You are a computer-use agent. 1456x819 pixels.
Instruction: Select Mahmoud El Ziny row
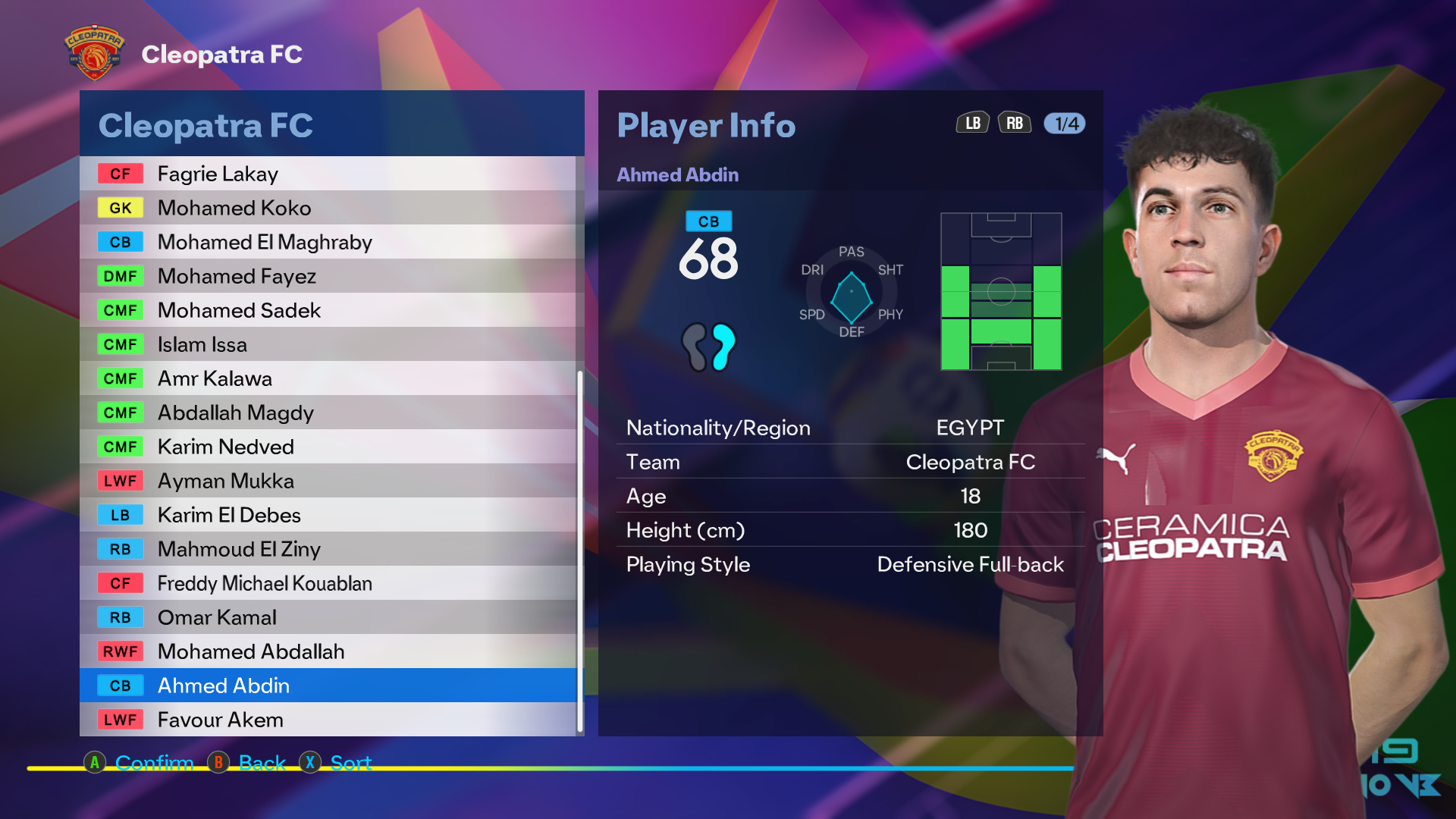[328, 549]
